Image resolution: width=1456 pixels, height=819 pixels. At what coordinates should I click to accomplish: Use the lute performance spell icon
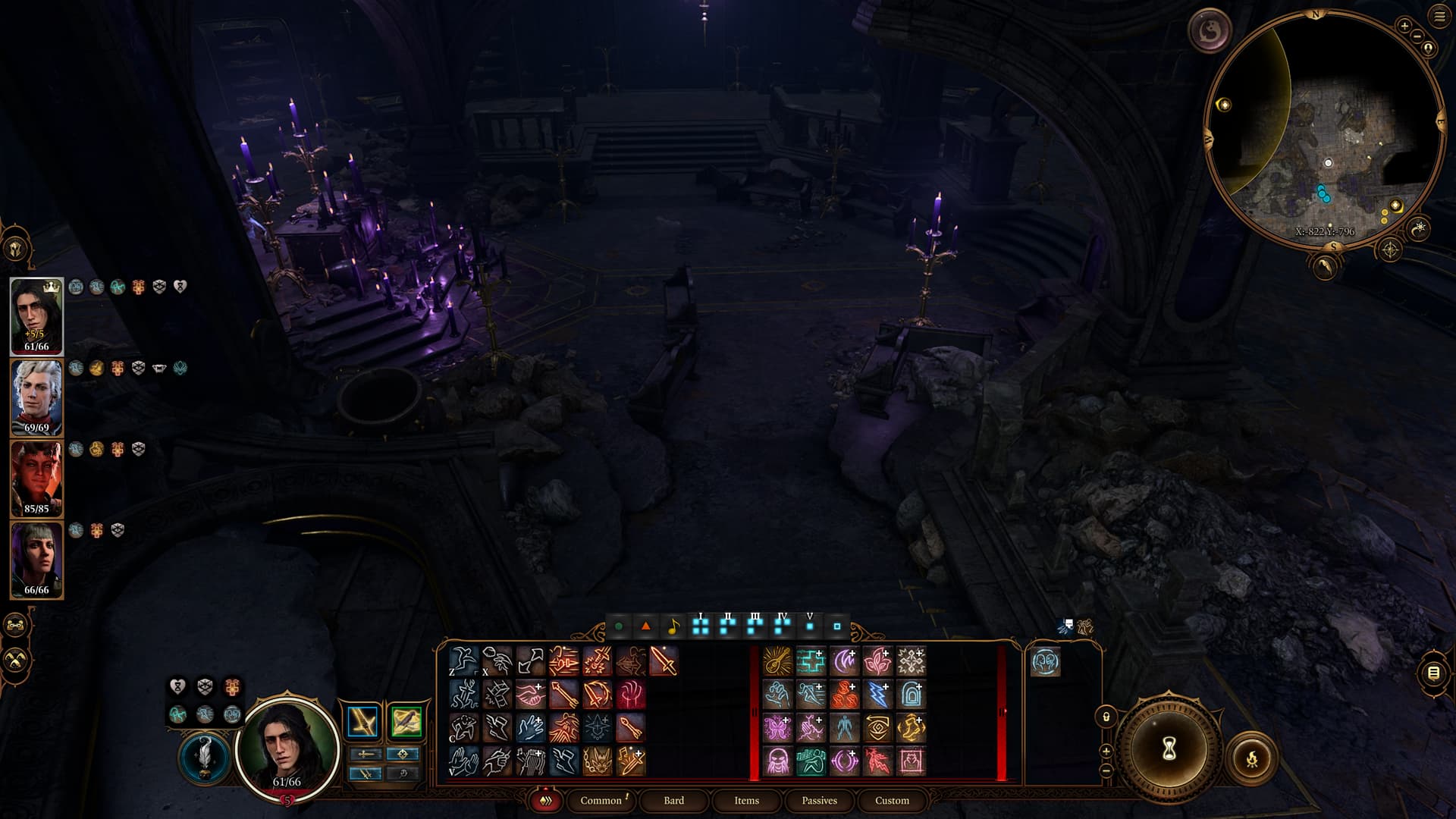pos(777,661)
